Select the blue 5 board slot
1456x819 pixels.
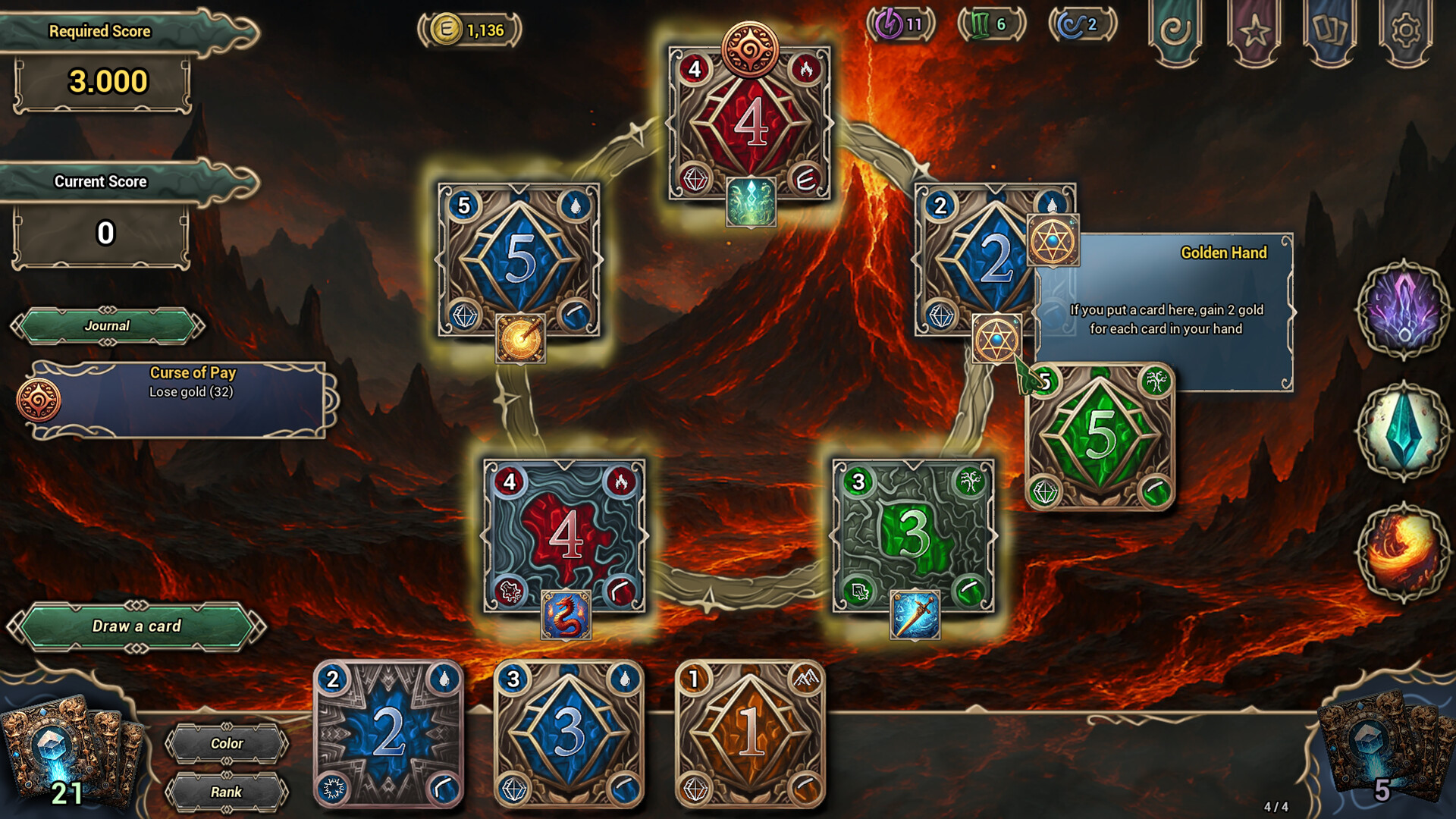(x=519, y=259)
